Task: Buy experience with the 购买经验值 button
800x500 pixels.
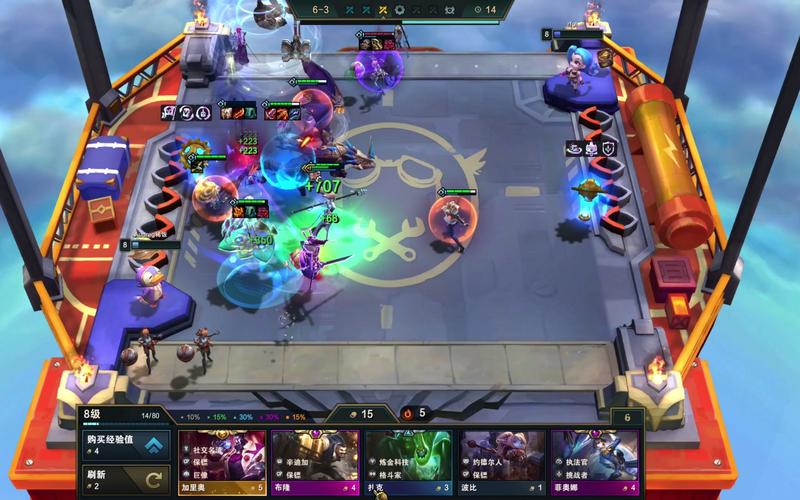Action: [125, 443]
